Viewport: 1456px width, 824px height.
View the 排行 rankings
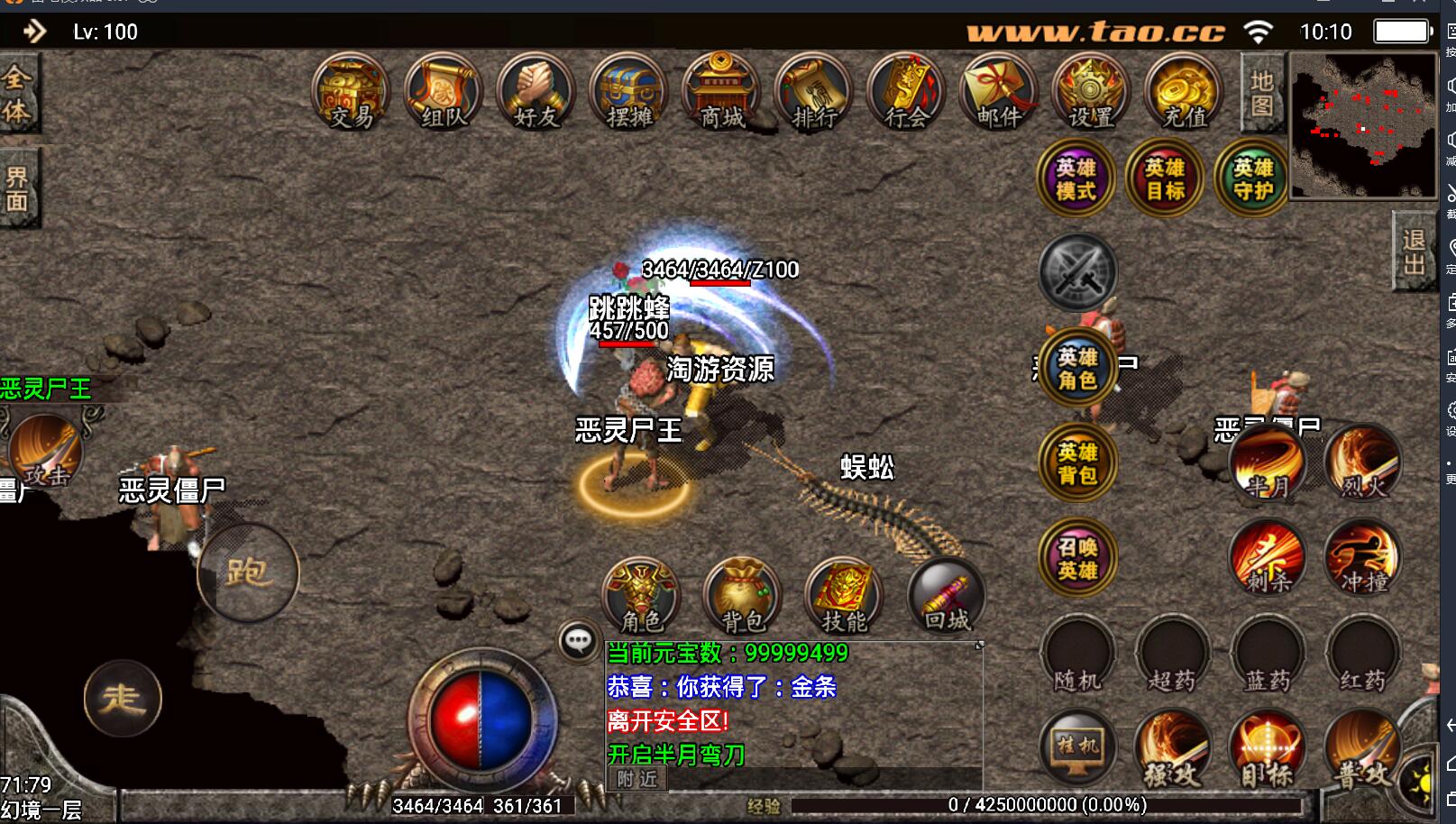(x=815, y=92)
